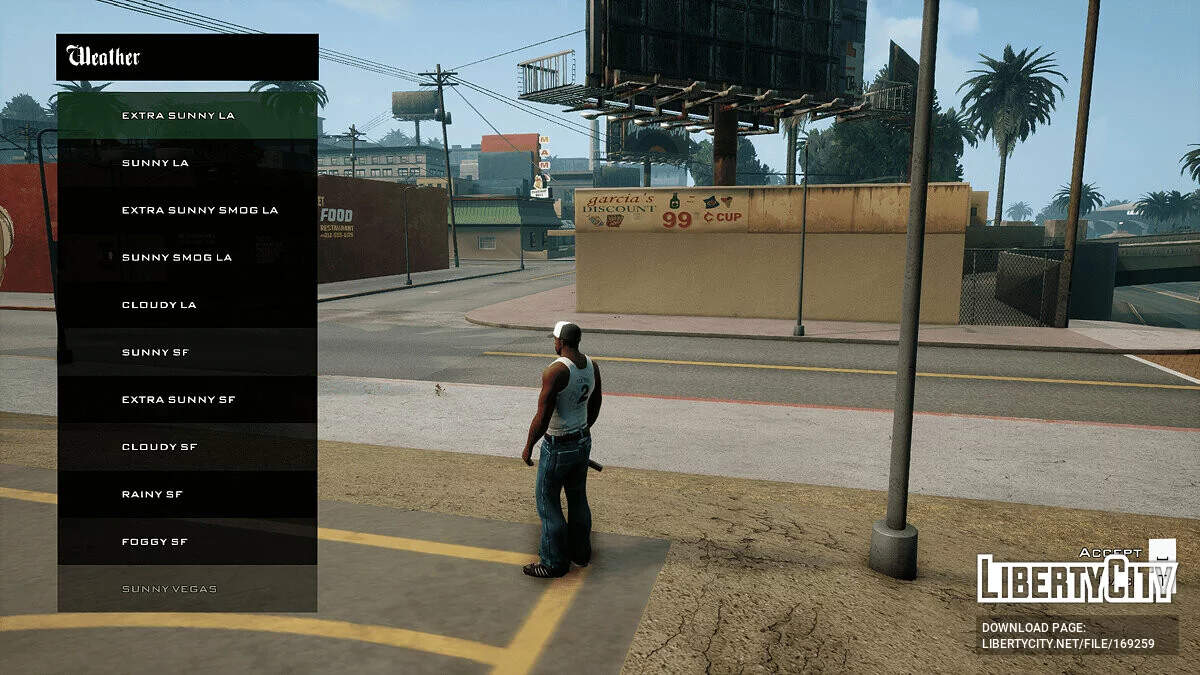Viewport: 1200px width, 675px height.
Task: Select the Extra Sunny LA weather
Action: [x=187, y=115]
